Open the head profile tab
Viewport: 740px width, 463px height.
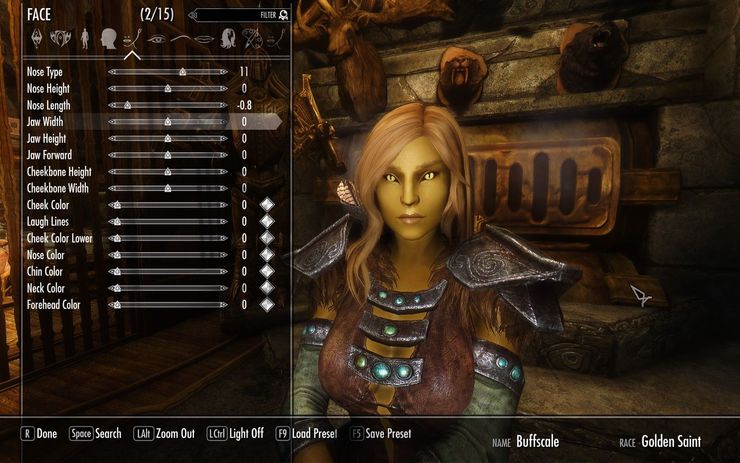108,38
